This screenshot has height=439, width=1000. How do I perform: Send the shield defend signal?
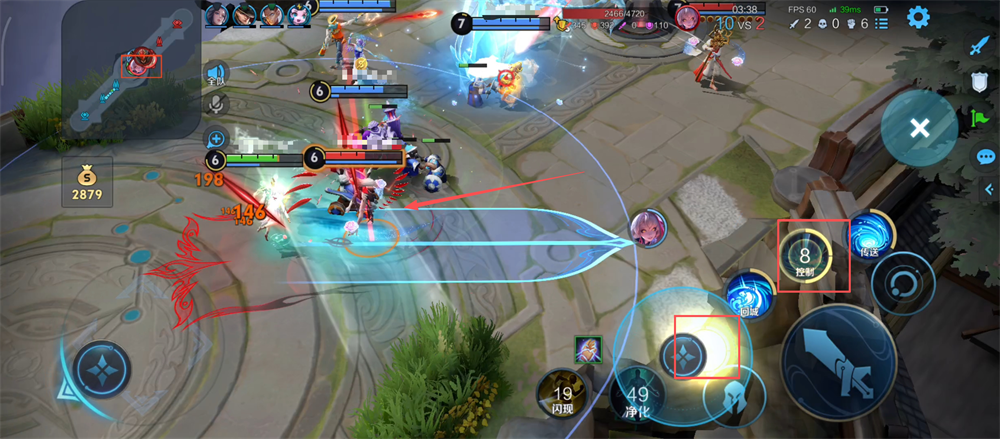click(980, 83)
